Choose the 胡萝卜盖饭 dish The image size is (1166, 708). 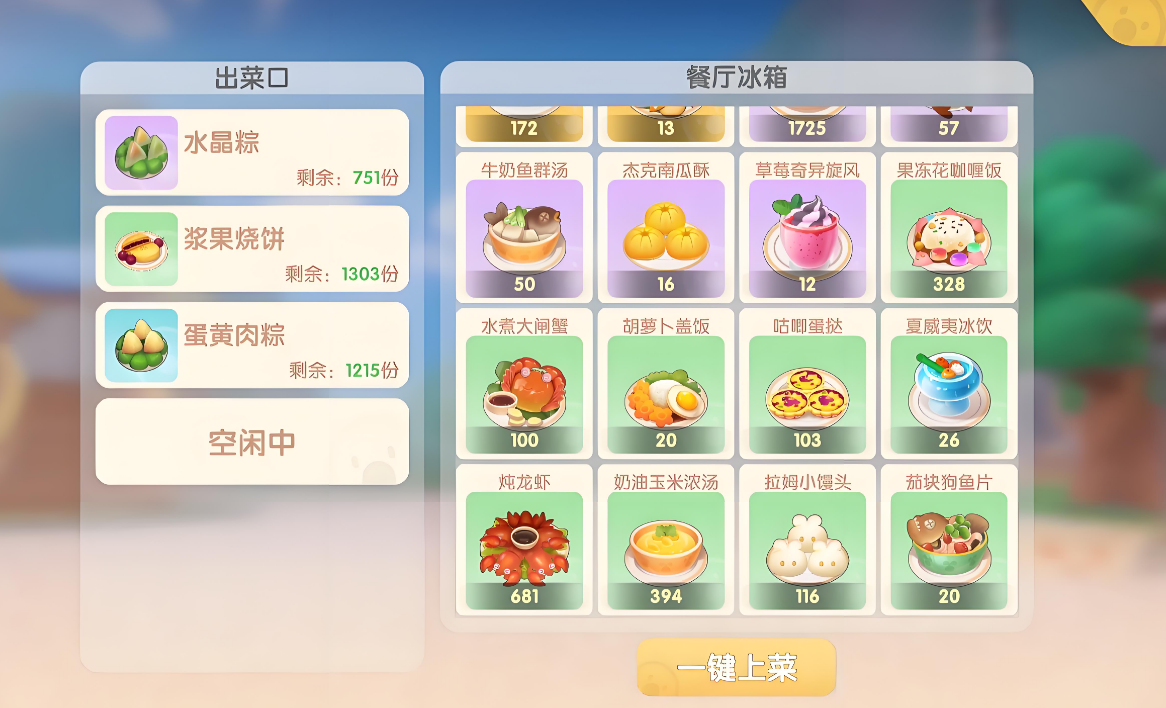coord(666,384)
